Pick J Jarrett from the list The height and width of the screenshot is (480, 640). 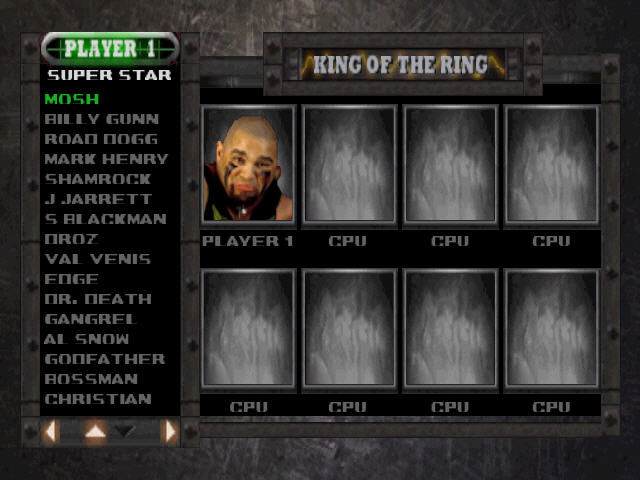coord(98,199)
